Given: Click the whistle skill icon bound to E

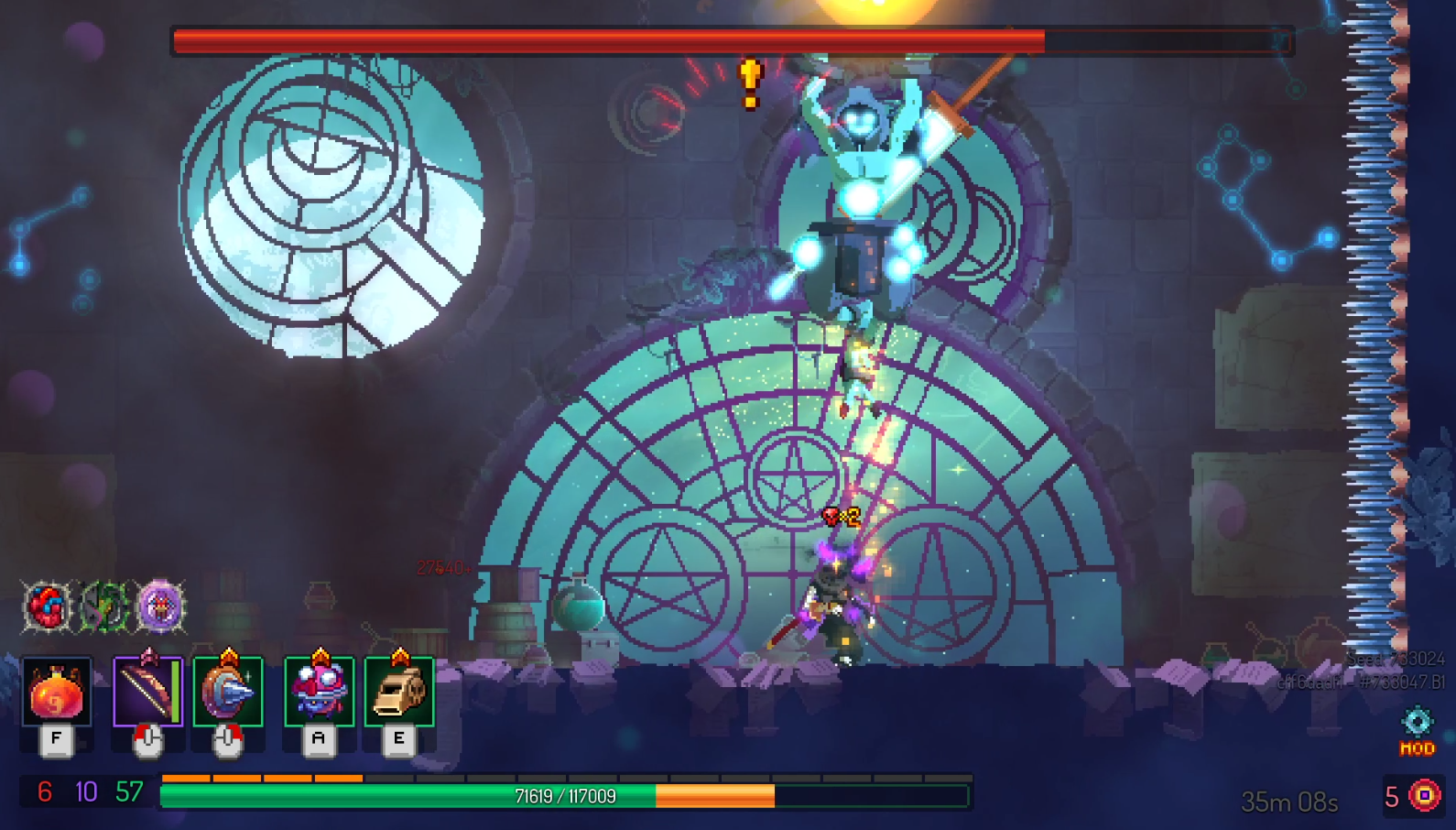Looking at the screenshot, I should (398, 694).
